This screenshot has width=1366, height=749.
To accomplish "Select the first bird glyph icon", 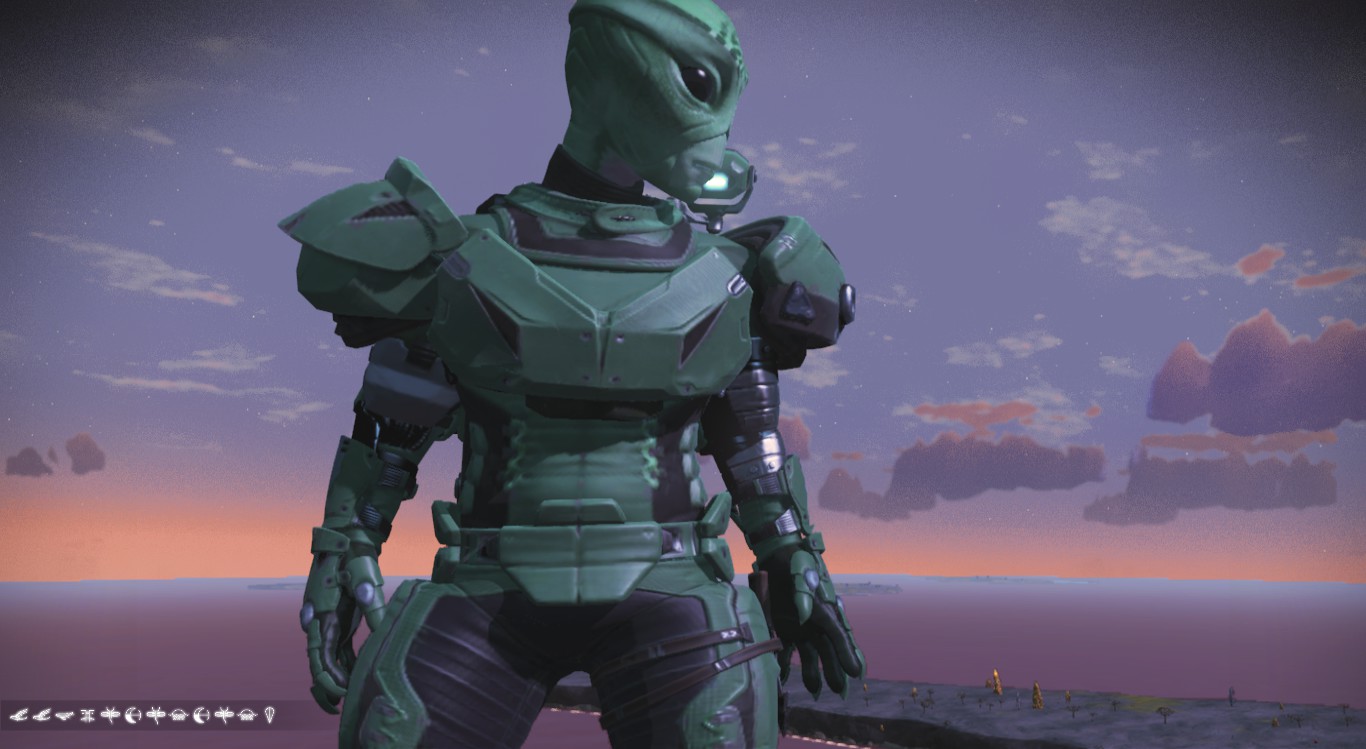I will tap(21, 716).
